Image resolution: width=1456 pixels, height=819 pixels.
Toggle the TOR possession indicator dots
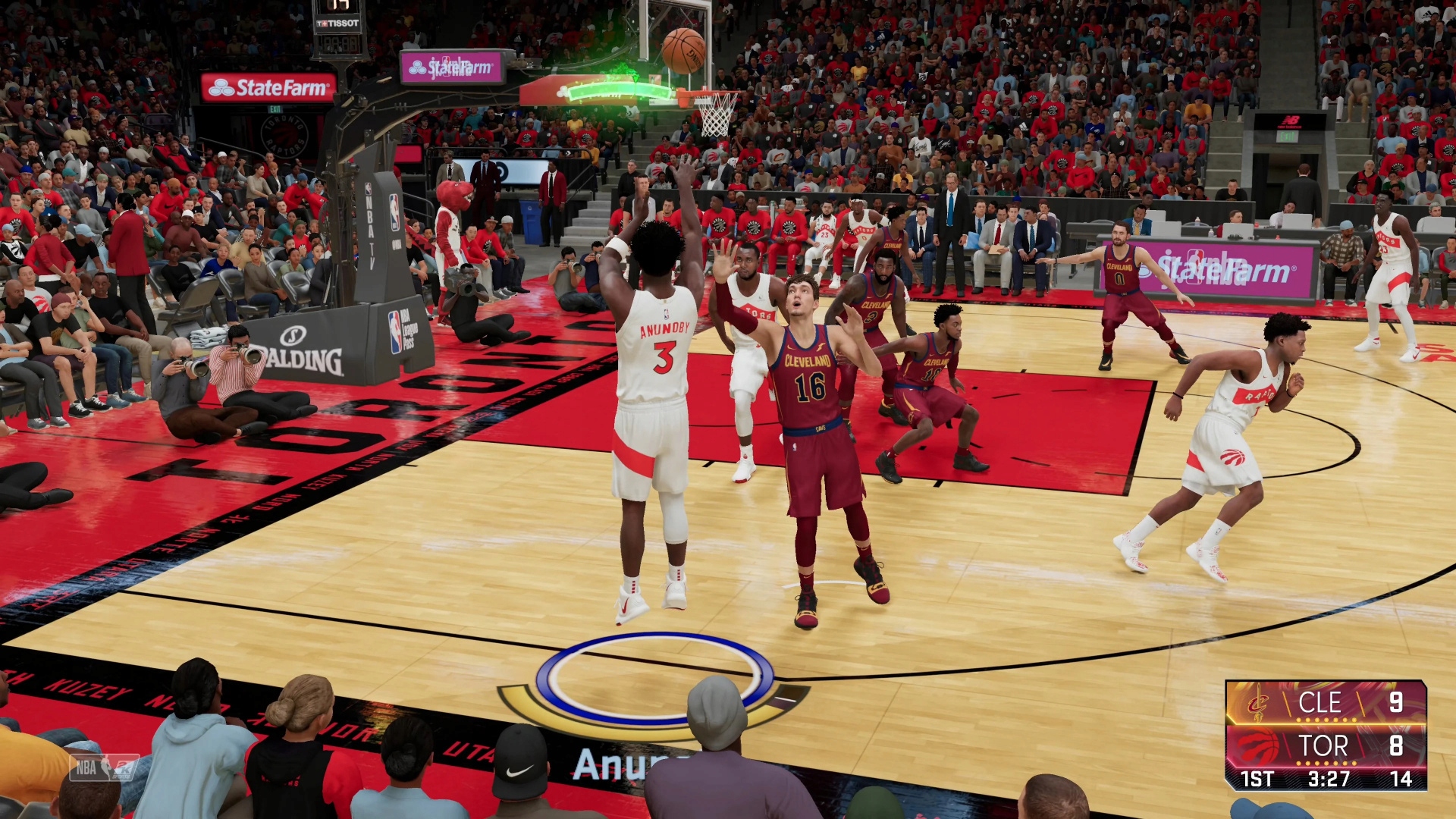click(1326, 763)
